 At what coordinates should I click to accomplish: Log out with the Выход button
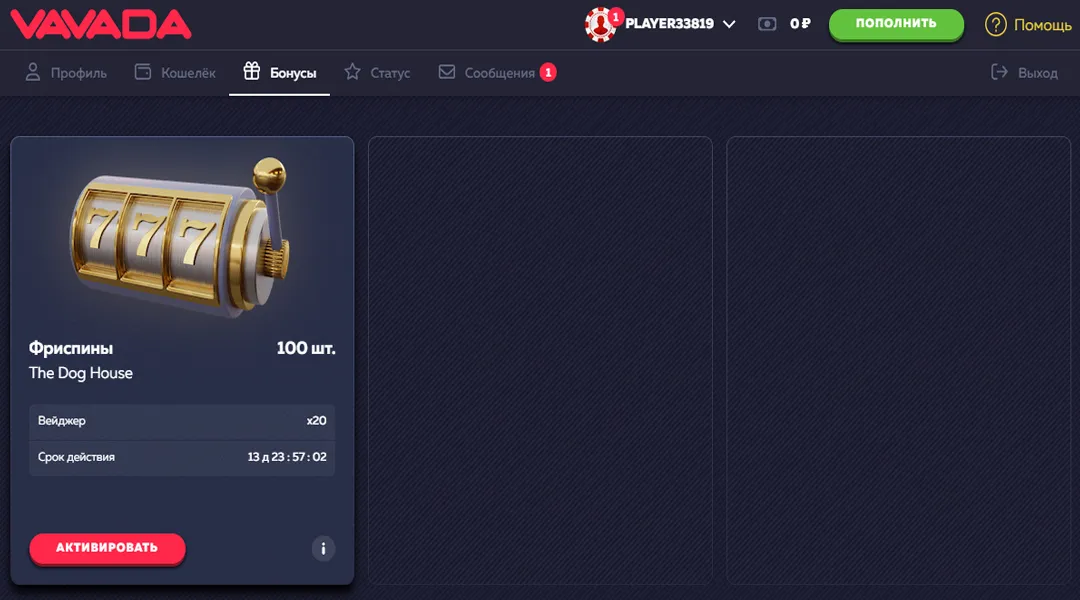coord(1024,73)
